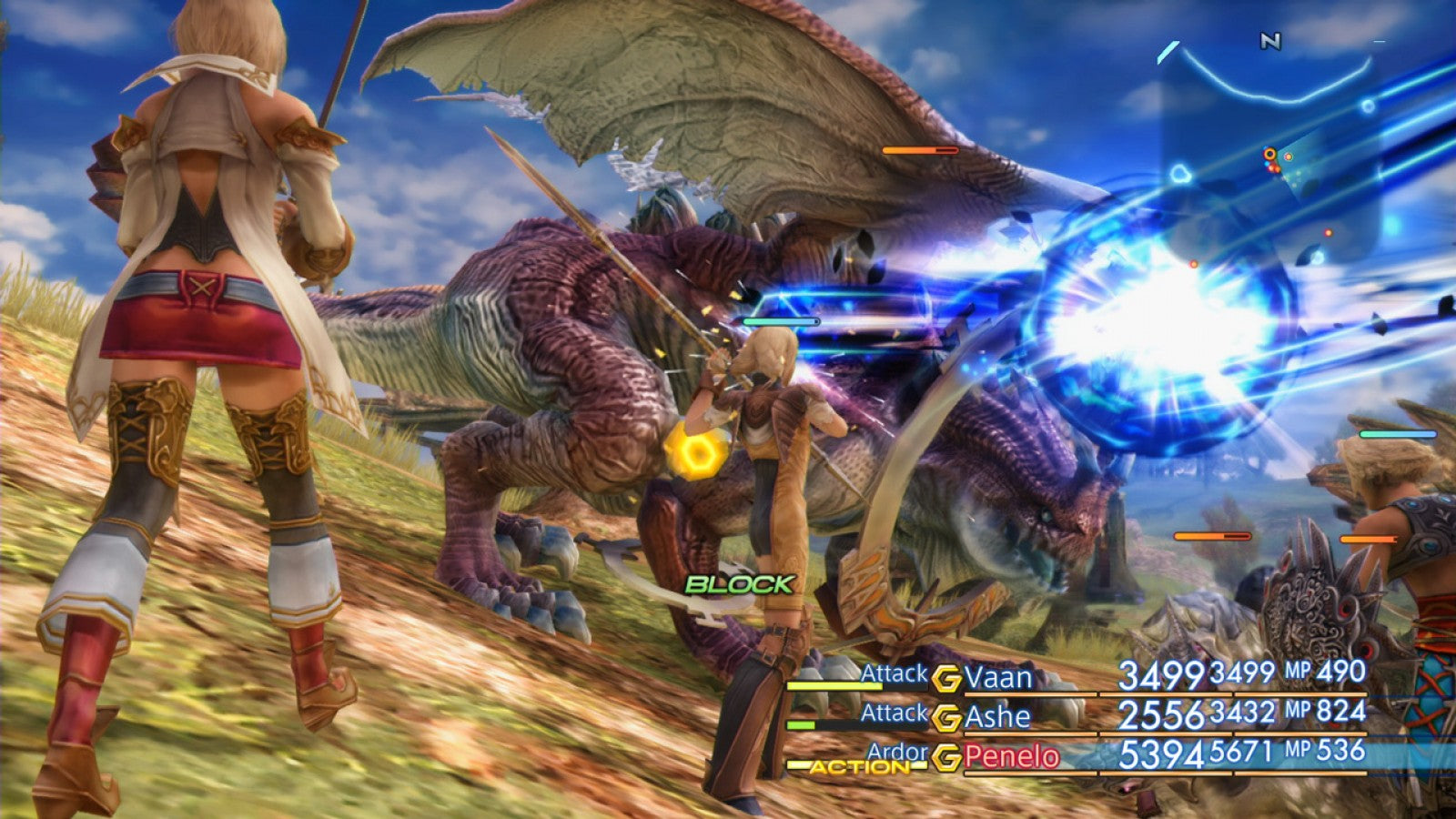This screenshot has height=819, width=1456.
Task: Select Vaan's name in the party list
Action: [x=999, y=677]
